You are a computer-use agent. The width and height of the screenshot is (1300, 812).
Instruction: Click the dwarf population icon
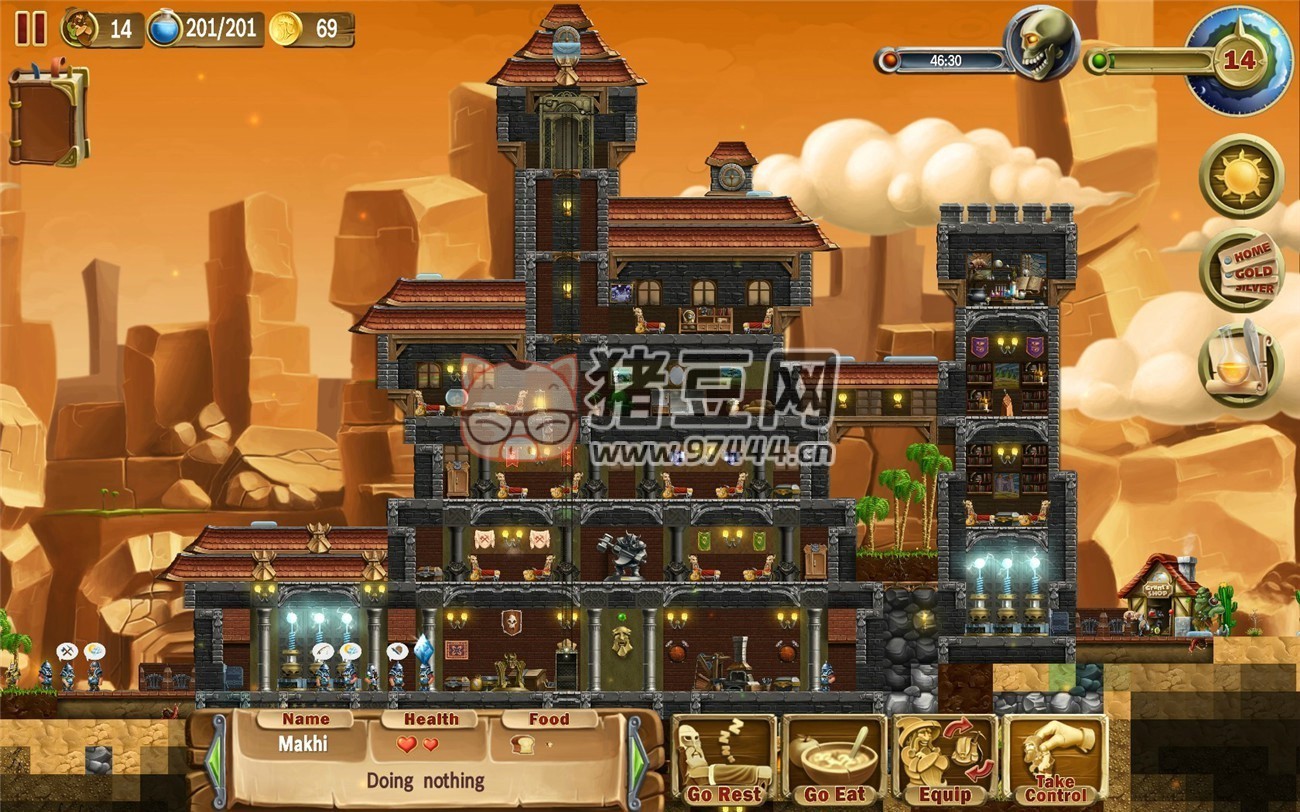(78, 28)
